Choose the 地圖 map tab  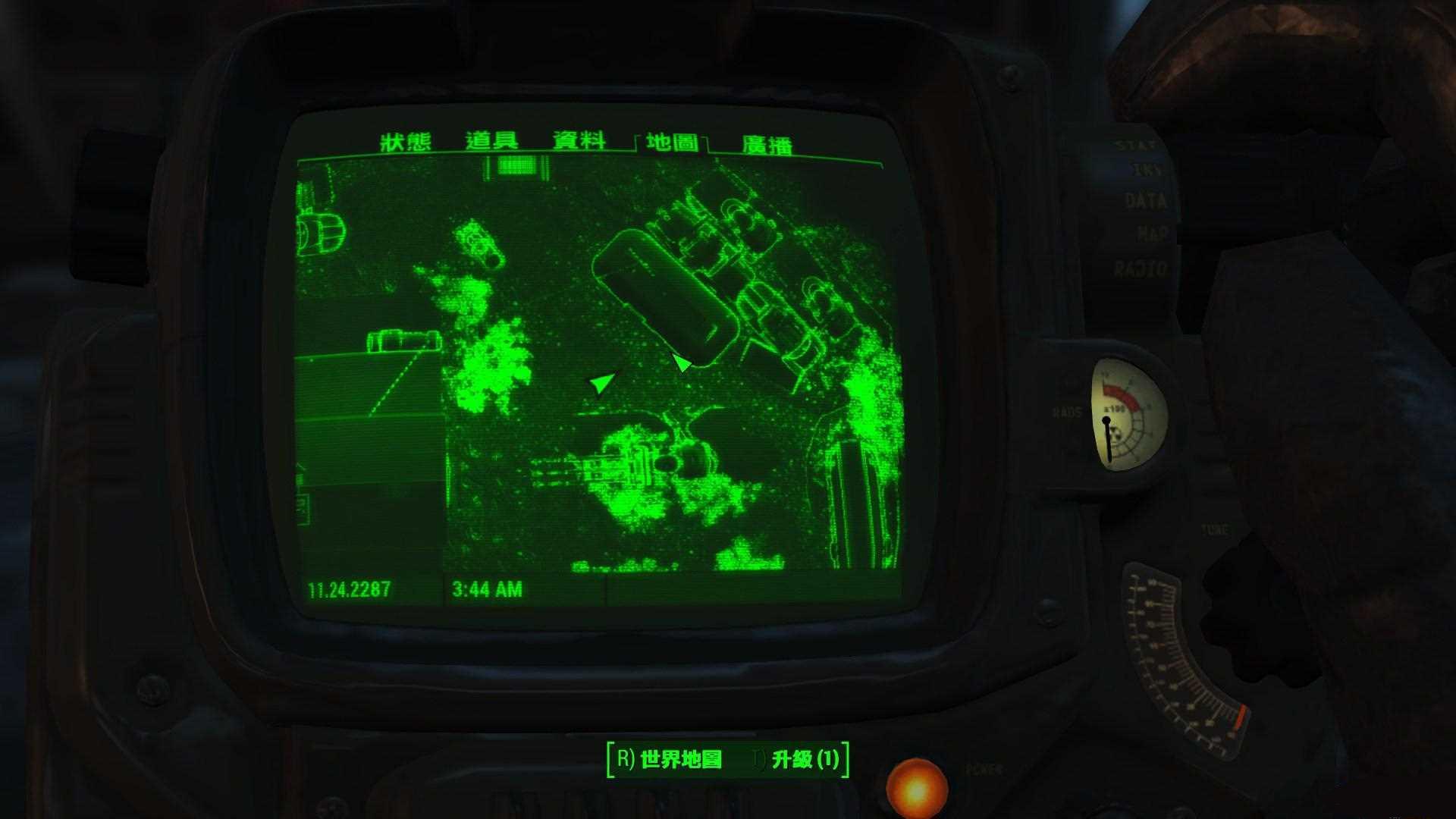pyautogui.click(x=672, y=143)
